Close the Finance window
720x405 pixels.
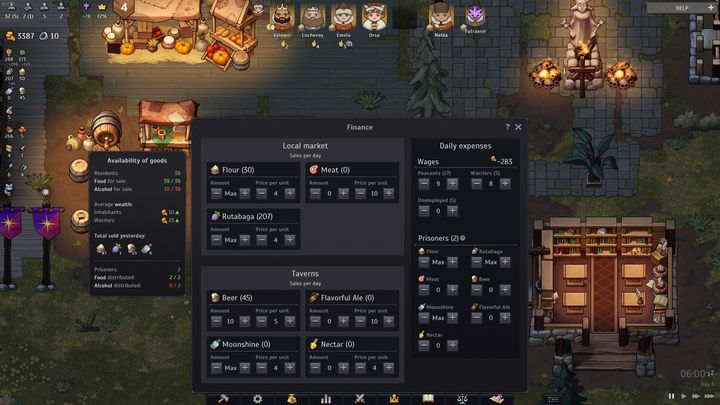(518, 127)
